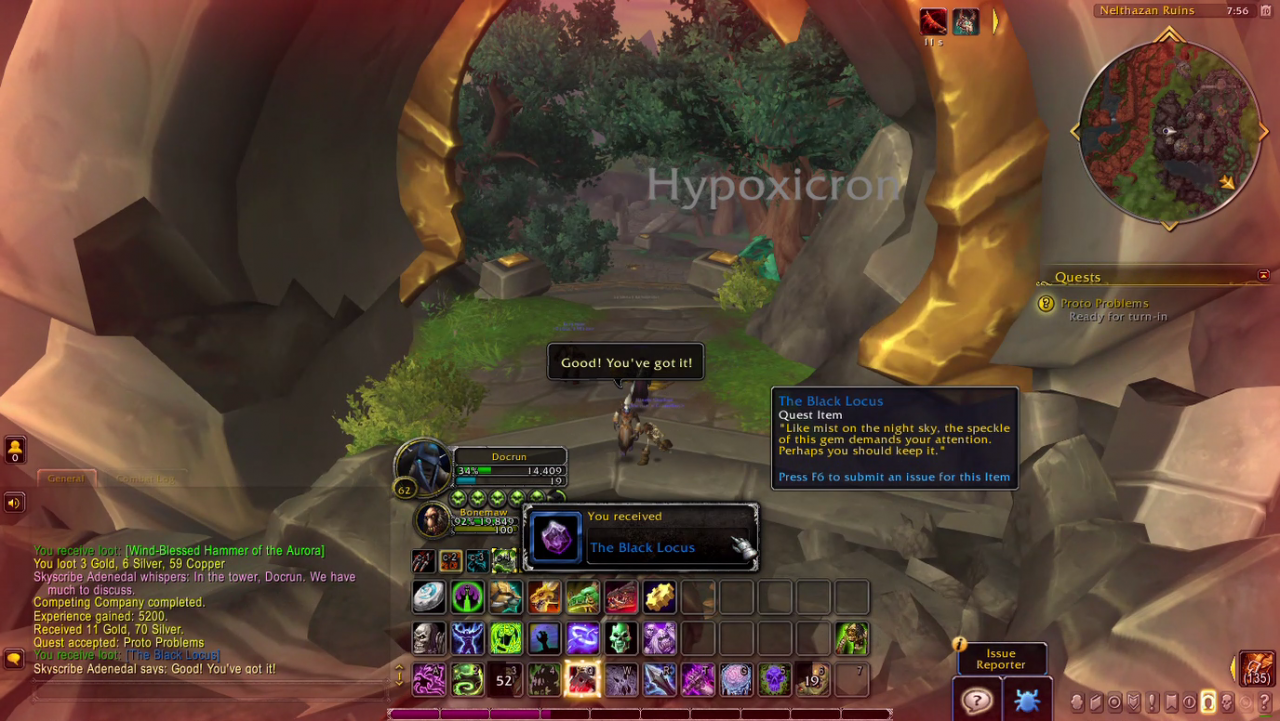This screenshot has height=721, width=1280.
Task: Open the Proto Problems quest tracker entry
Action: pyautogui.click(x=1104, y=304)
